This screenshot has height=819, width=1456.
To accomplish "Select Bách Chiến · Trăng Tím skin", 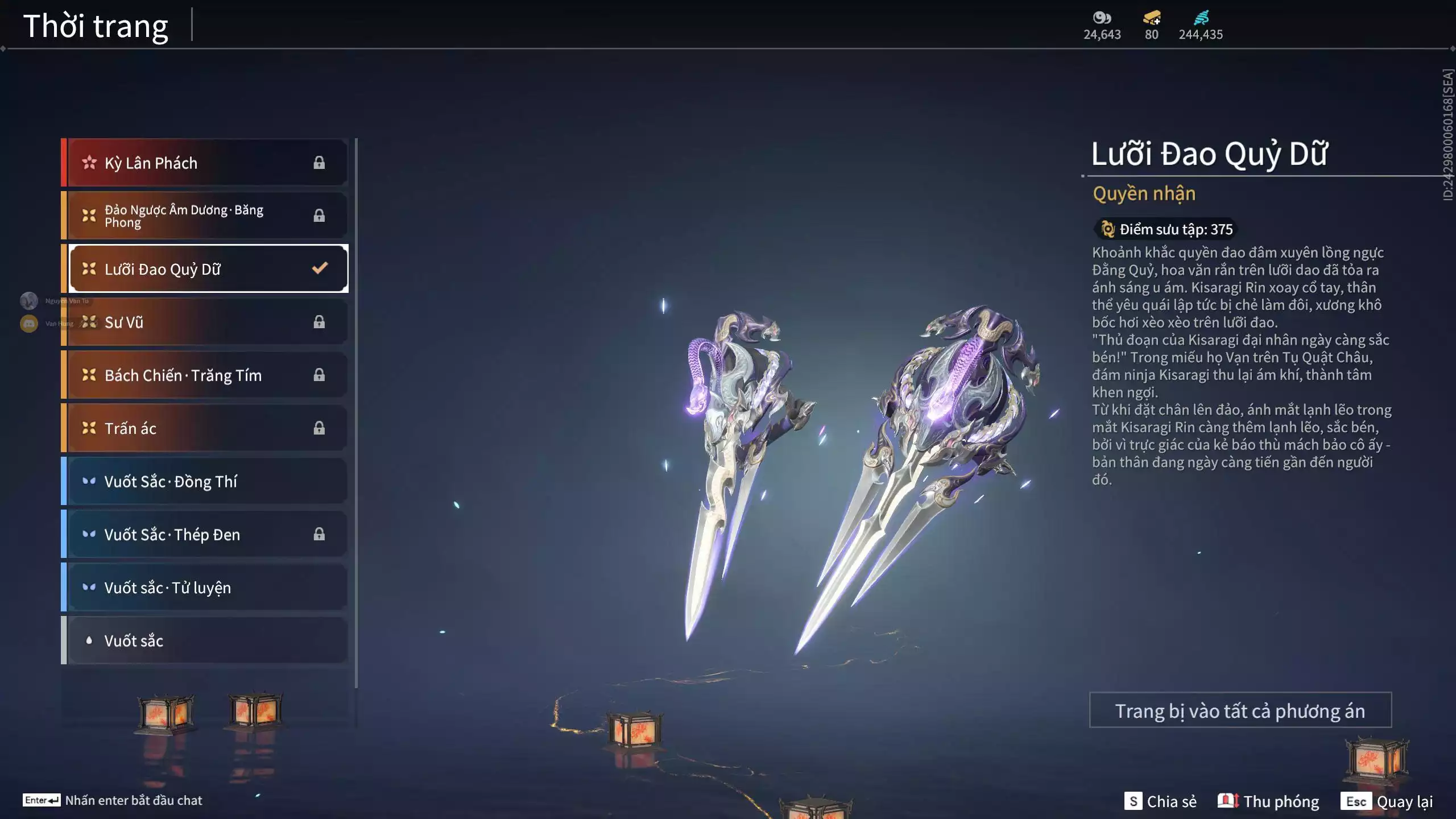I will click(x=205, y=375).
